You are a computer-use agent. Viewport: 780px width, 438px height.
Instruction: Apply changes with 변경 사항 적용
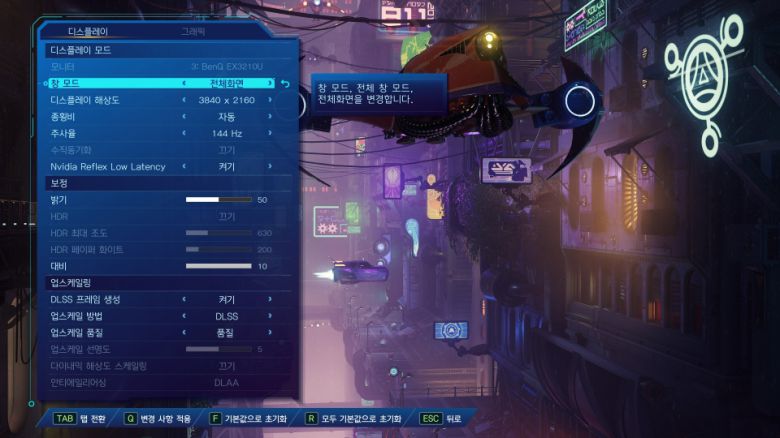[158, 418]
